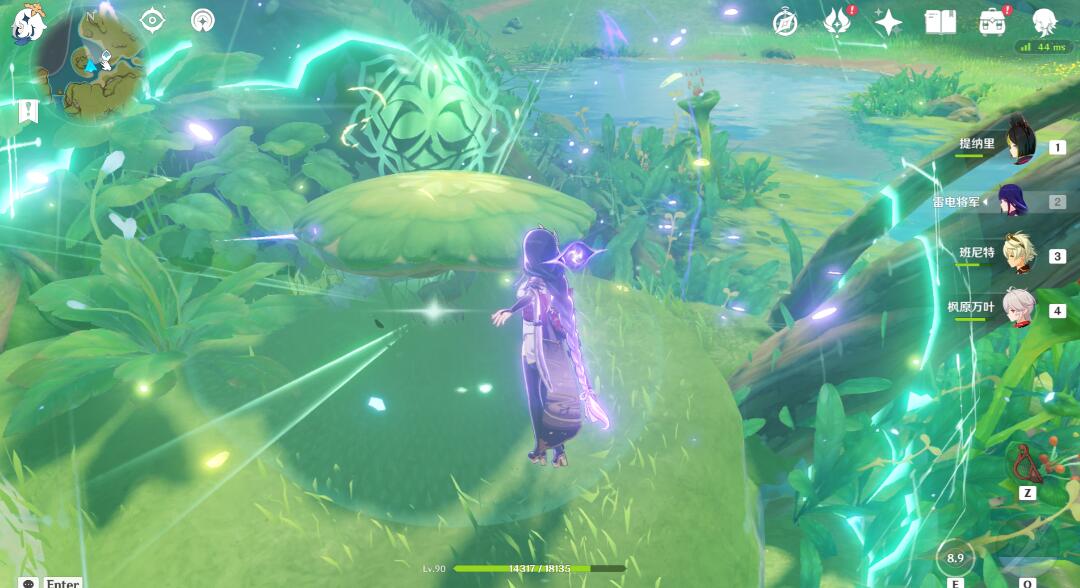Open the Wish four-pointed star icon

point(888,22)
